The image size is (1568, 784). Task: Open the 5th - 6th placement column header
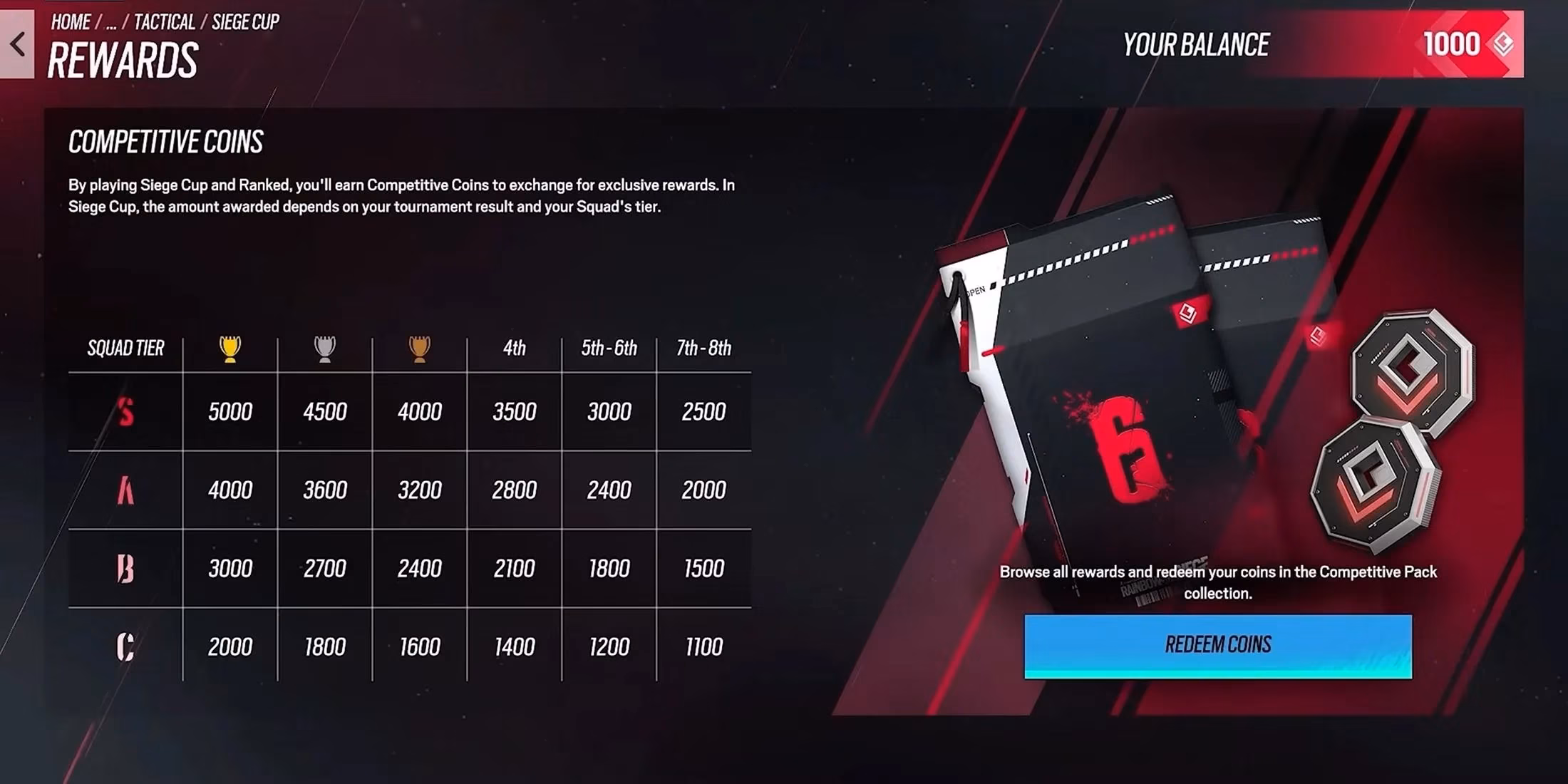point(609,349)
